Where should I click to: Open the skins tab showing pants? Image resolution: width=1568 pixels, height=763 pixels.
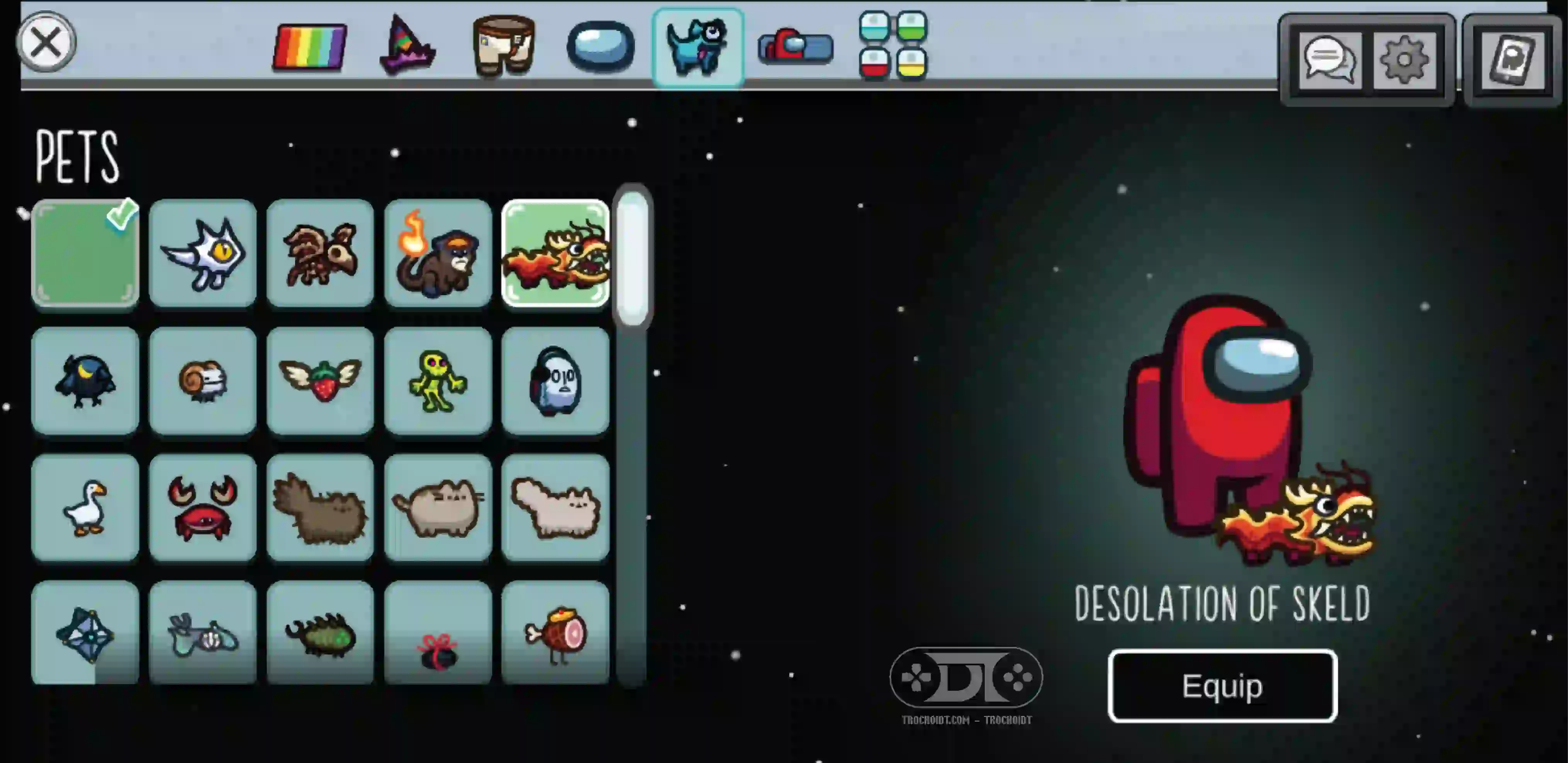[x=503, y=46]
